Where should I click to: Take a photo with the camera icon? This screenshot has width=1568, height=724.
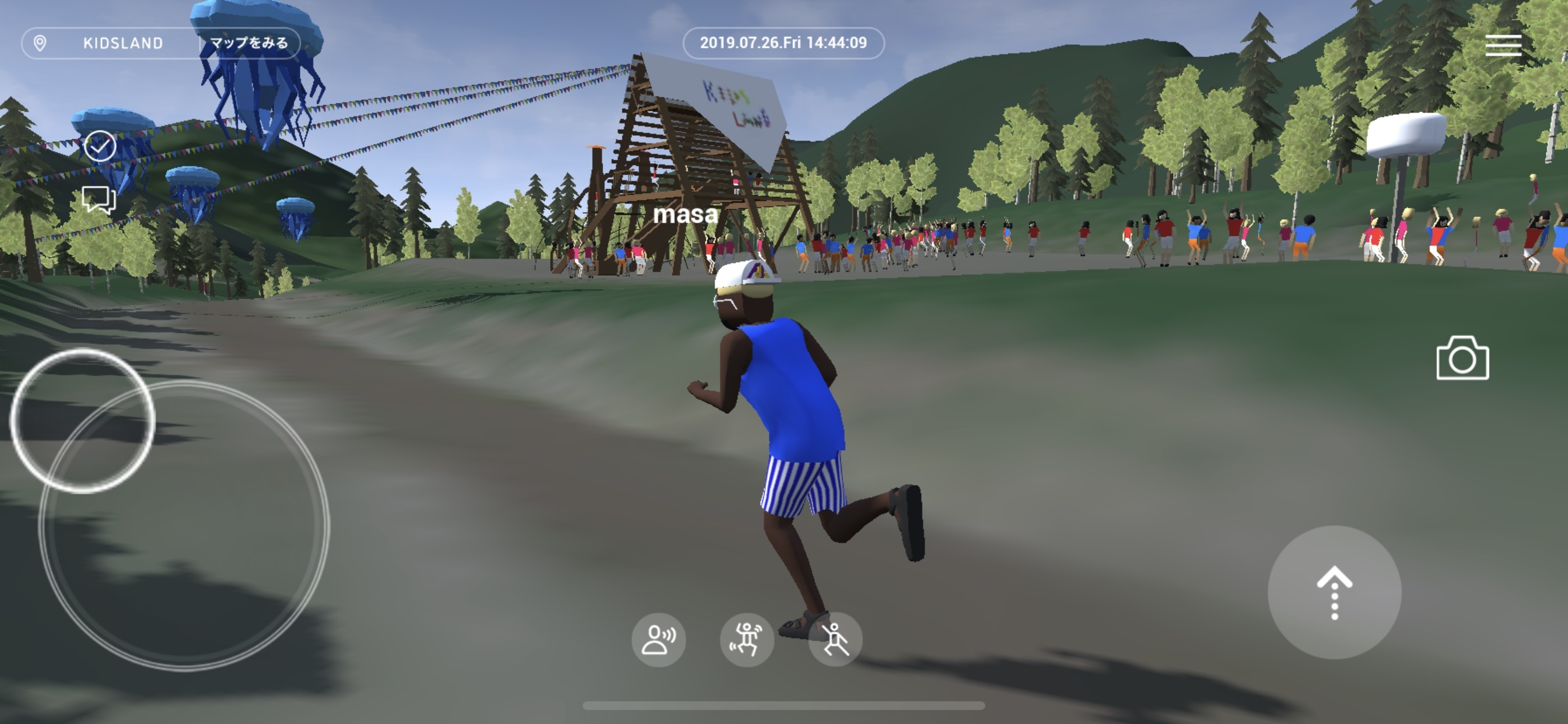(1462, 359)
